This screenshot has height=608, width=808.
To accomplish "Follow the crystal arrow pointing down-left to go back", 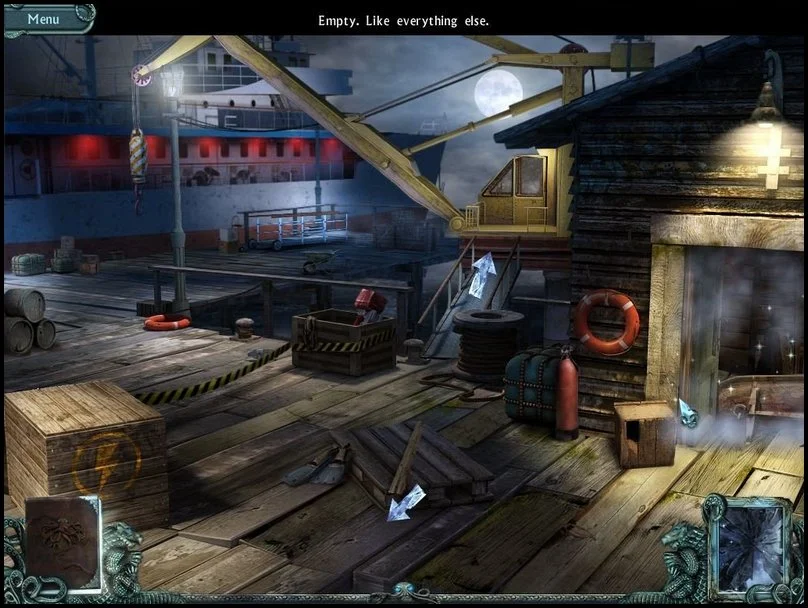I will (406, 502).
